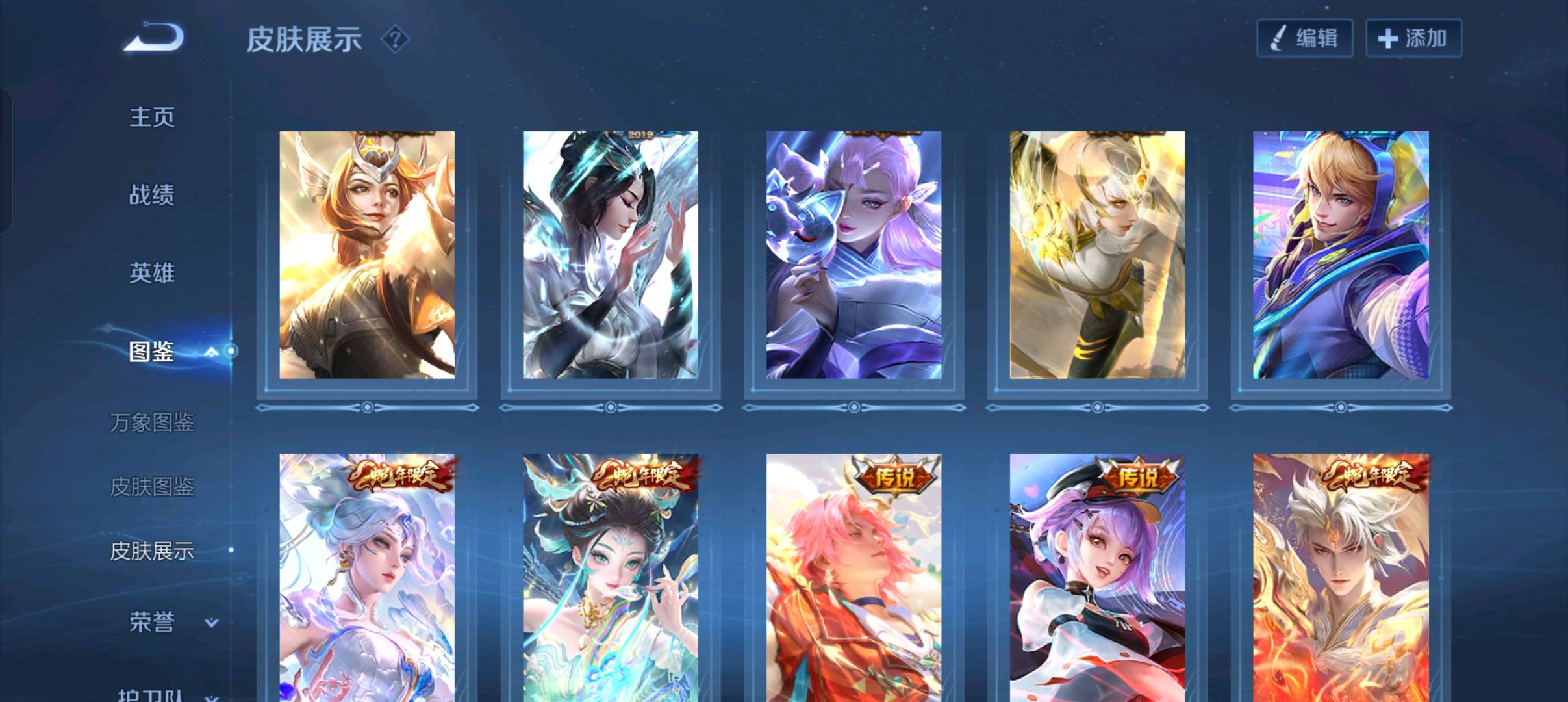
Task: Choose the 皮肤图鉴 submenu entry
Action: tap(152, 486)
